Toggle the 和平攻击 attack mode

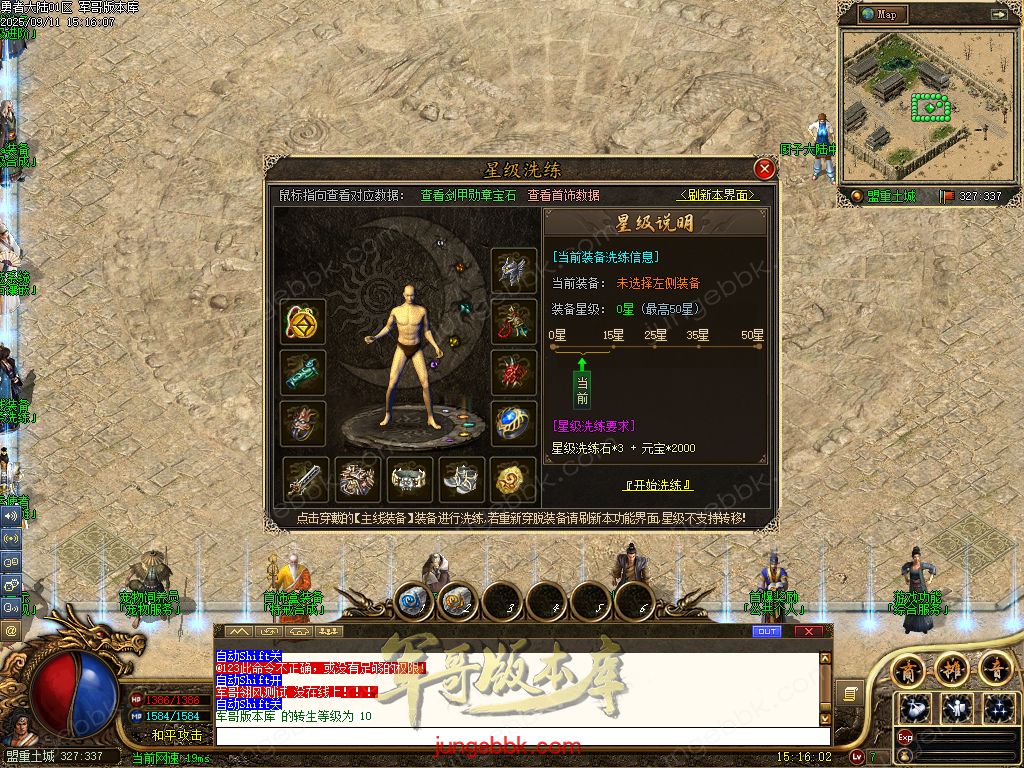coord(177,735)
